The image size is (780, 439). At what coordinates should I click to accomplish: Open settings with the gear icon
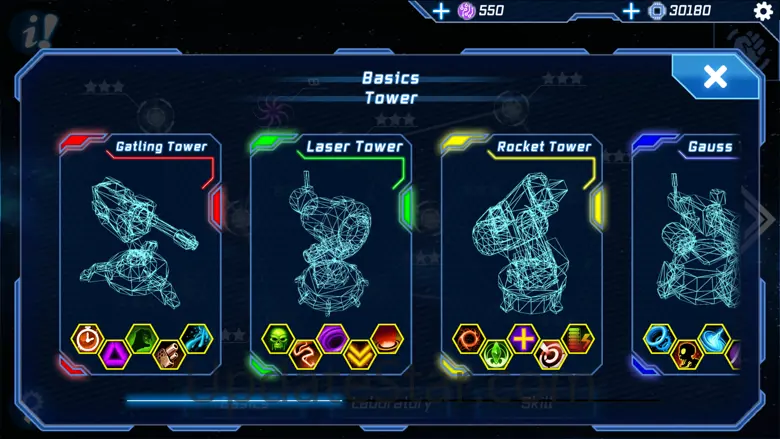point(763,11)
